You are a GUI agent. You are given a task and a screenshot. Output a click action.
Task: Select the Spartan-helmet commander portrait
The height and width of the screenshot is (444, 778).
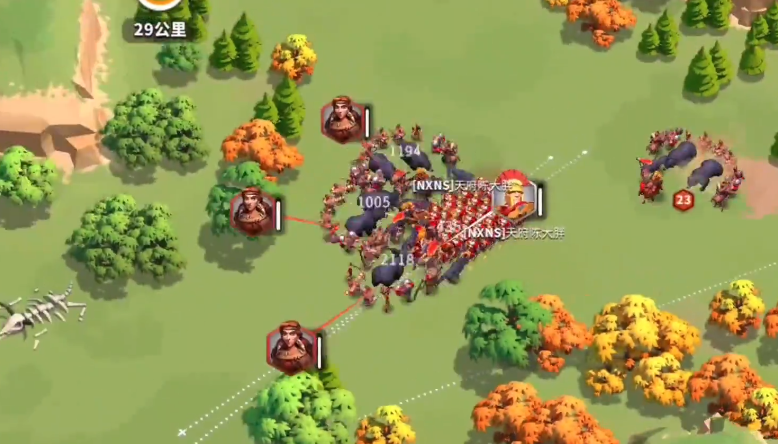513,197
